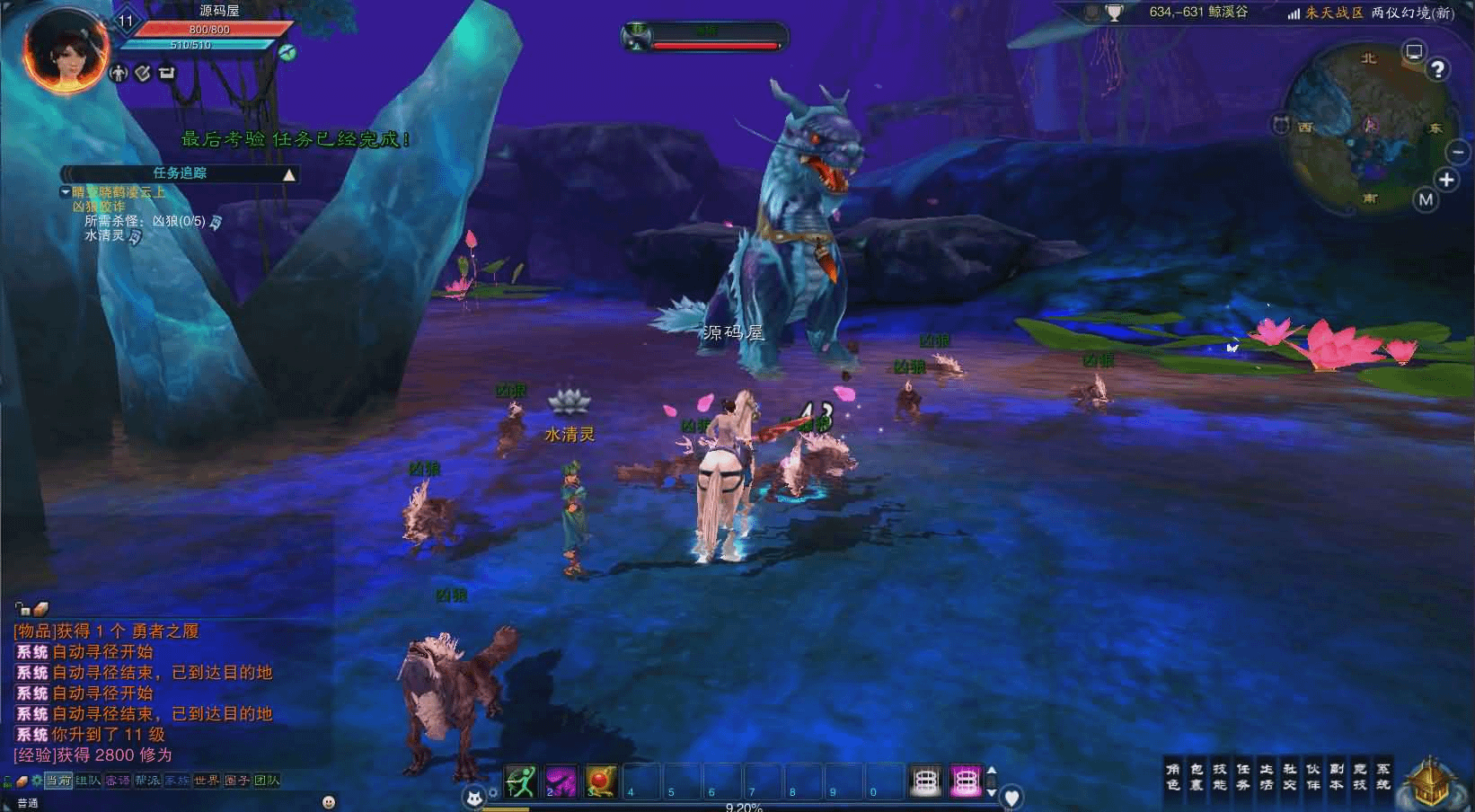Collapse the 任务追踪 quest tracker panel
Image resolution: width=1475 pixels, height=812 pixels.
(x=289, y=174)
